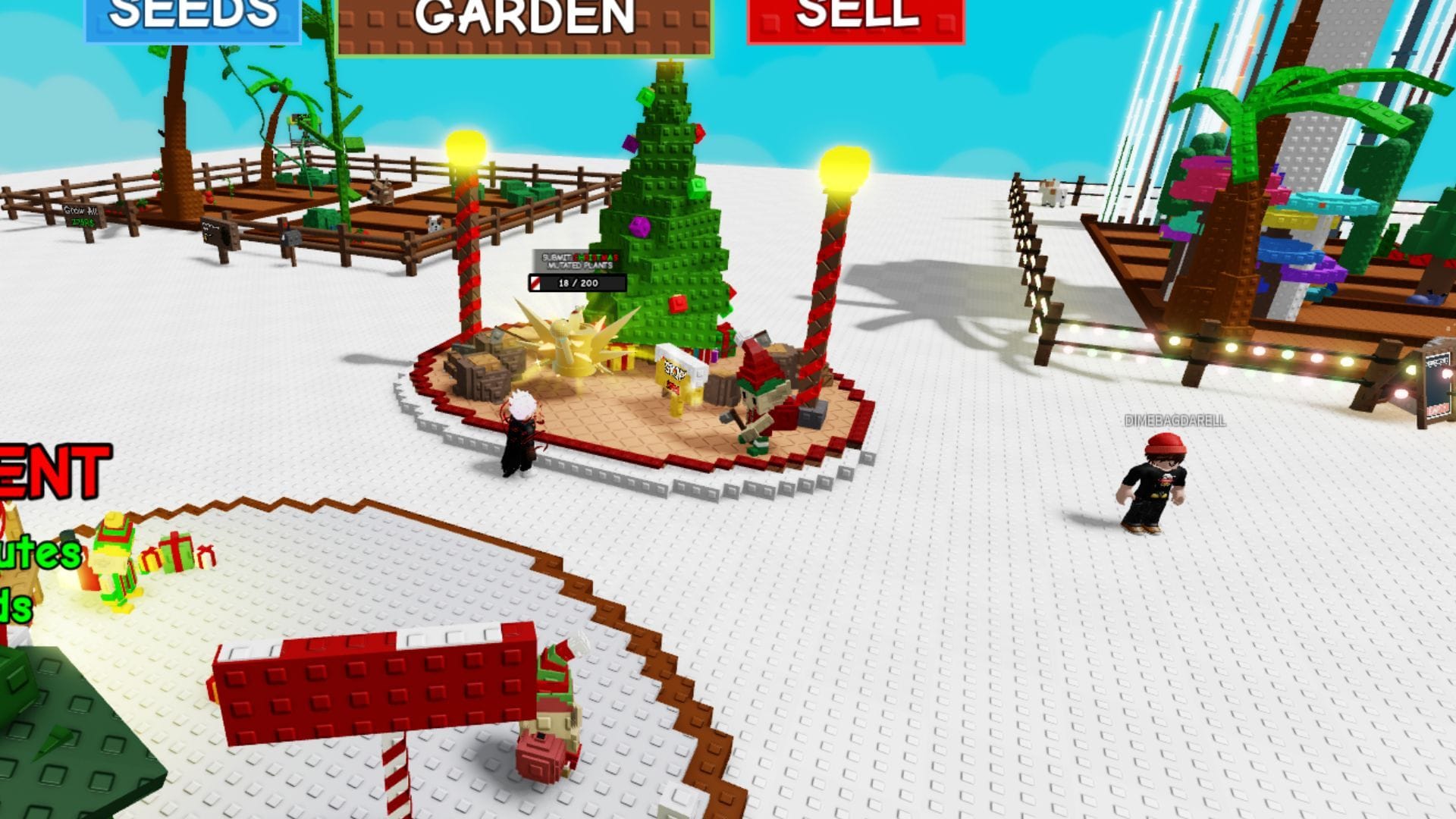The width and height of the screenshot is (1456, 819).
Task: Expand the SUBMIT CHRISTMAS MUTATED PLANTS board
Action: click(579, 261)
